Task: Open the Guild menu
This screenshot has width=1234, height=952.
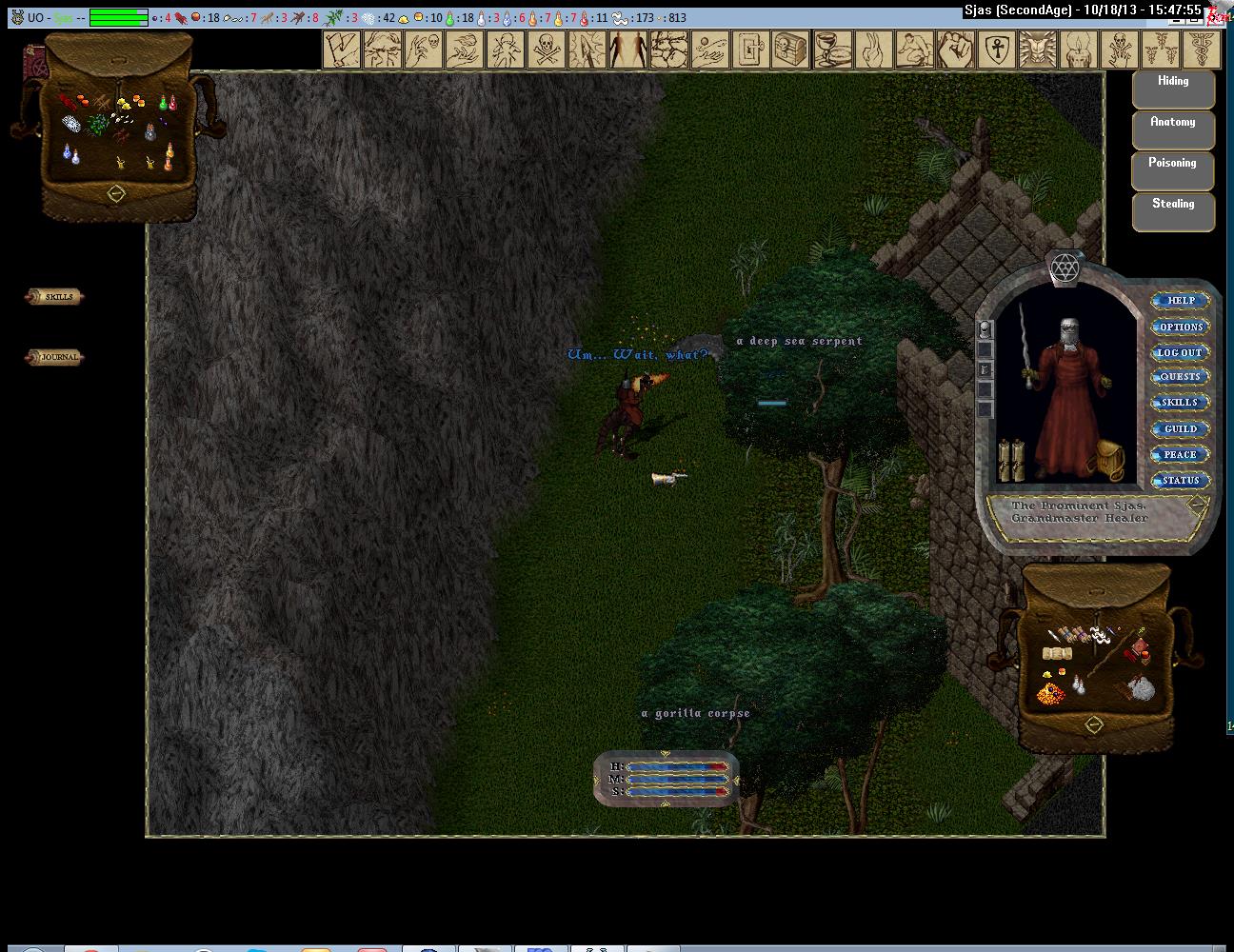Action: coord(1181,428)
